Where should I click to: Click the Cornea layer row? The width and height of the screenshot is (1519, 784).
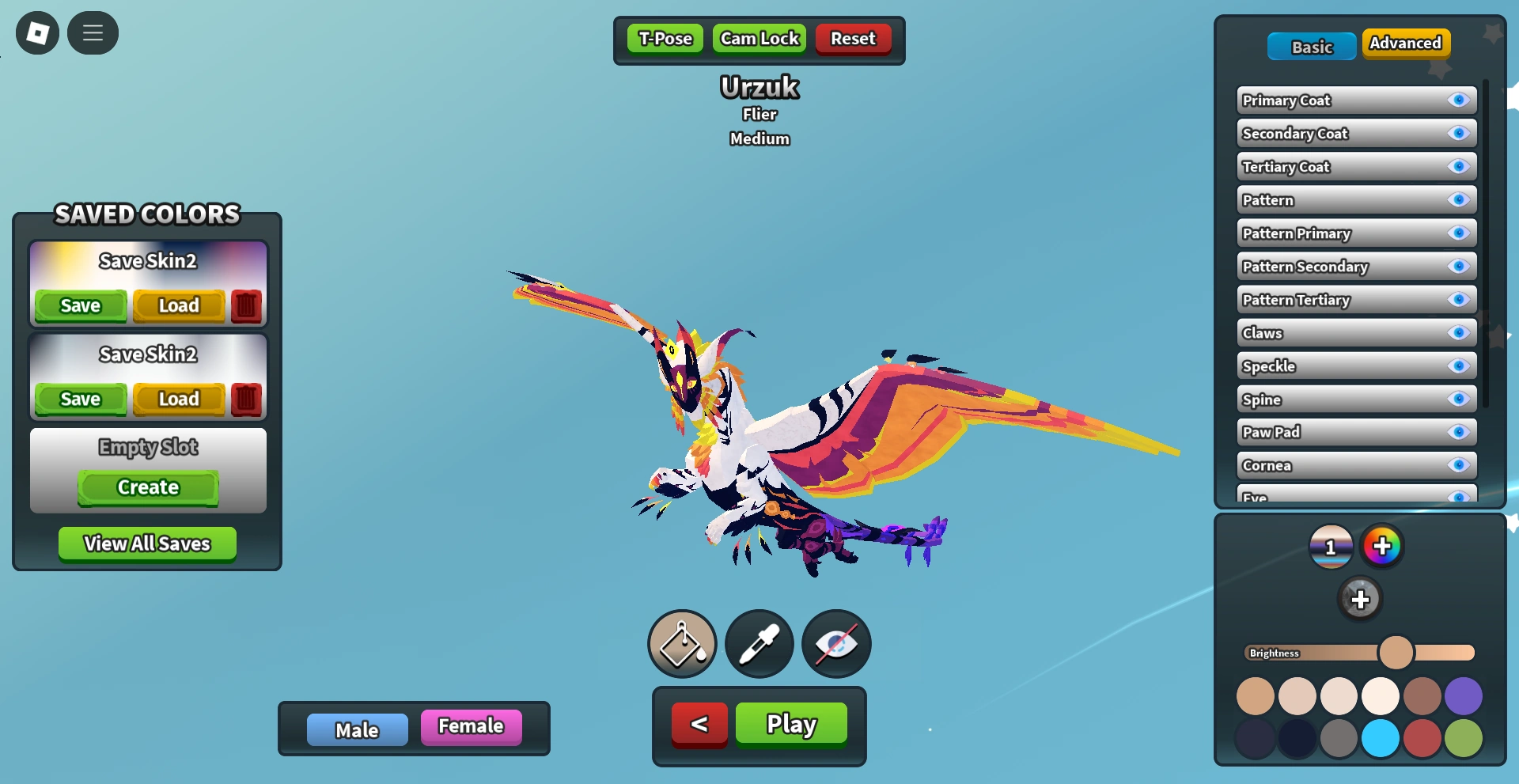click(x=1345, y=465)
